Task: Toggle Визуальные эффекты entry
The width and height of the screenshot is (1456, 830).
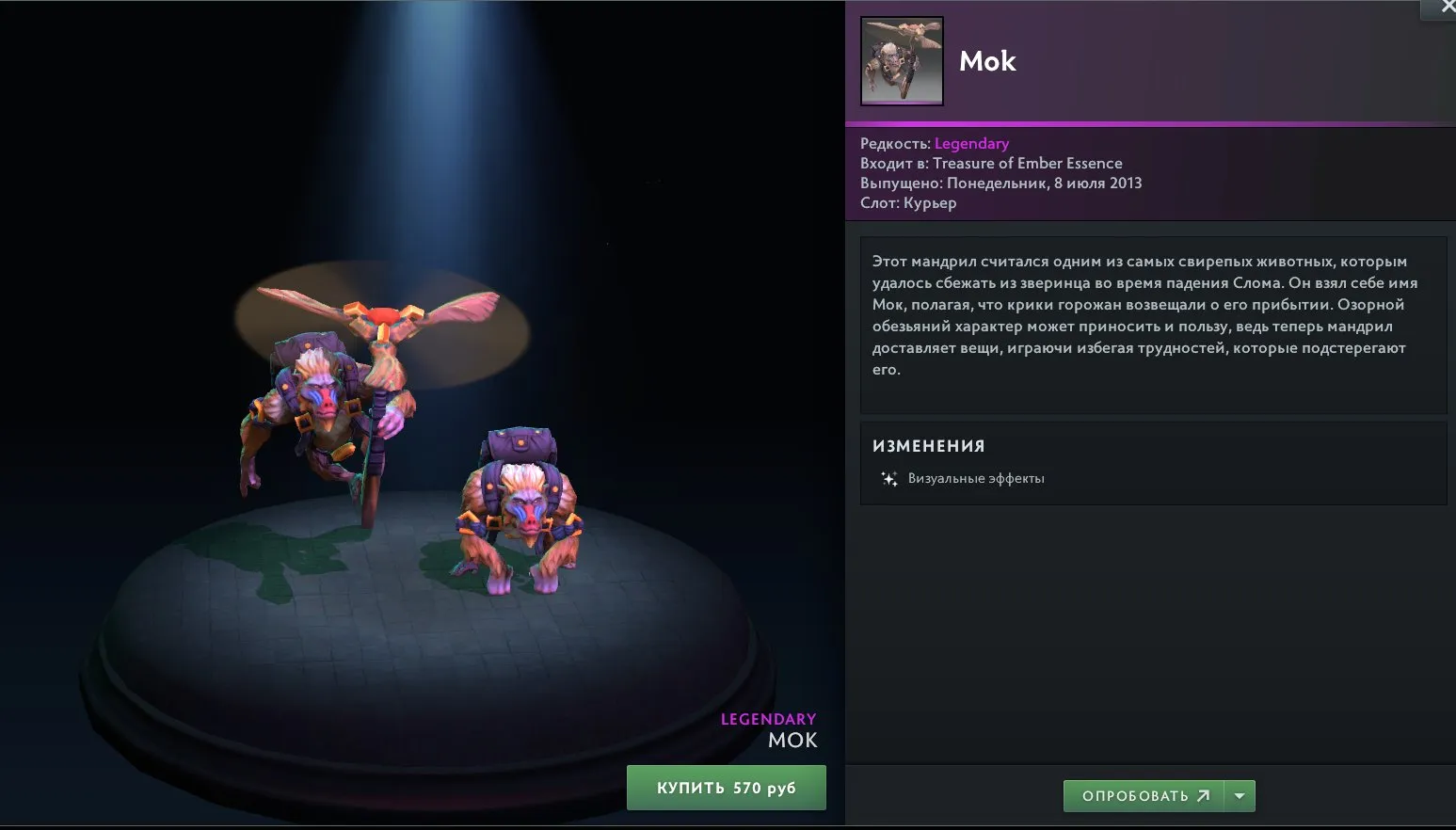Action: coord(975,478)
